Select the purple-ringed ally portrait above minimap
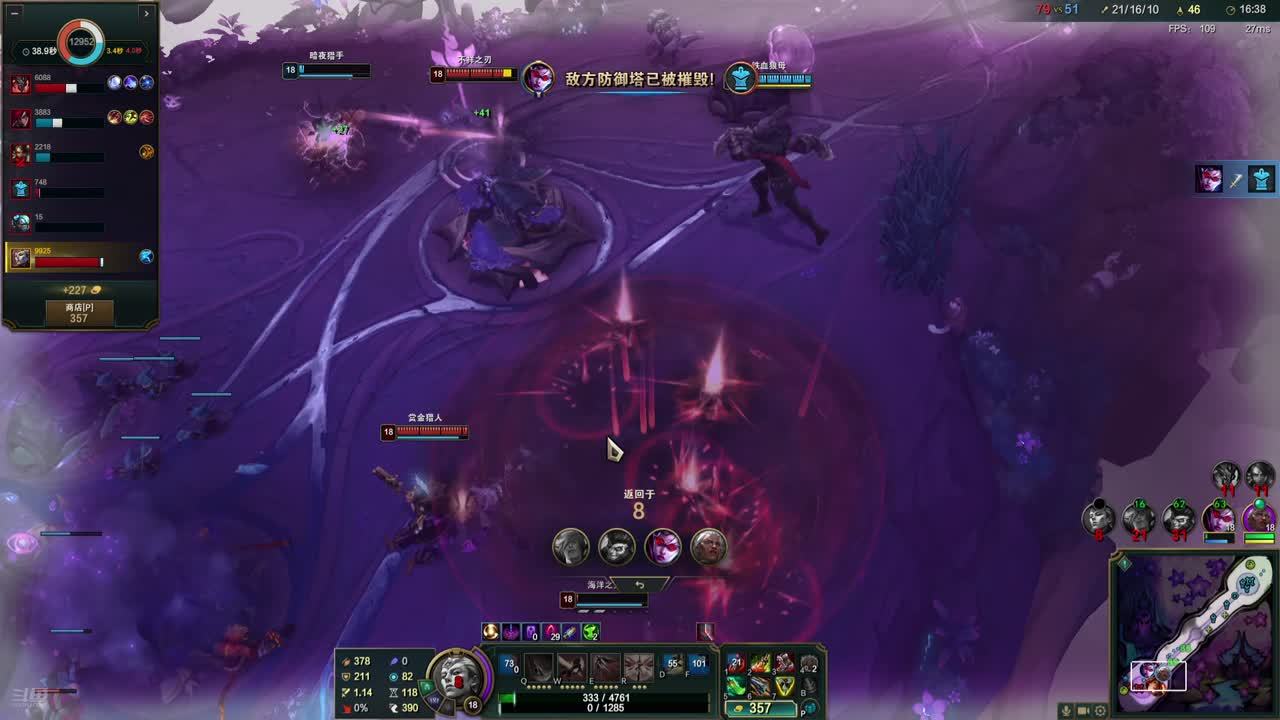 click(x=1258, y=518)
